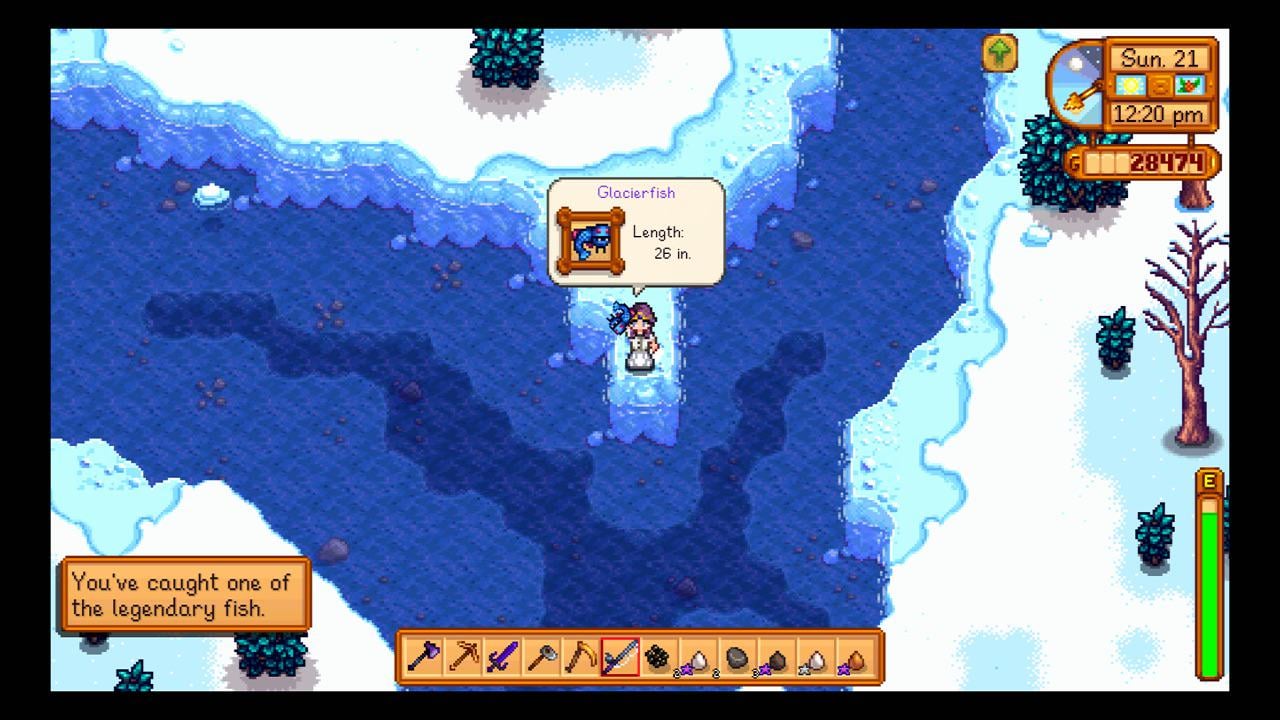This screenshot has width=1280, height=720.
Task: Select the white egg with silver star
Action: pyautogui.click(x=815, y=657)
